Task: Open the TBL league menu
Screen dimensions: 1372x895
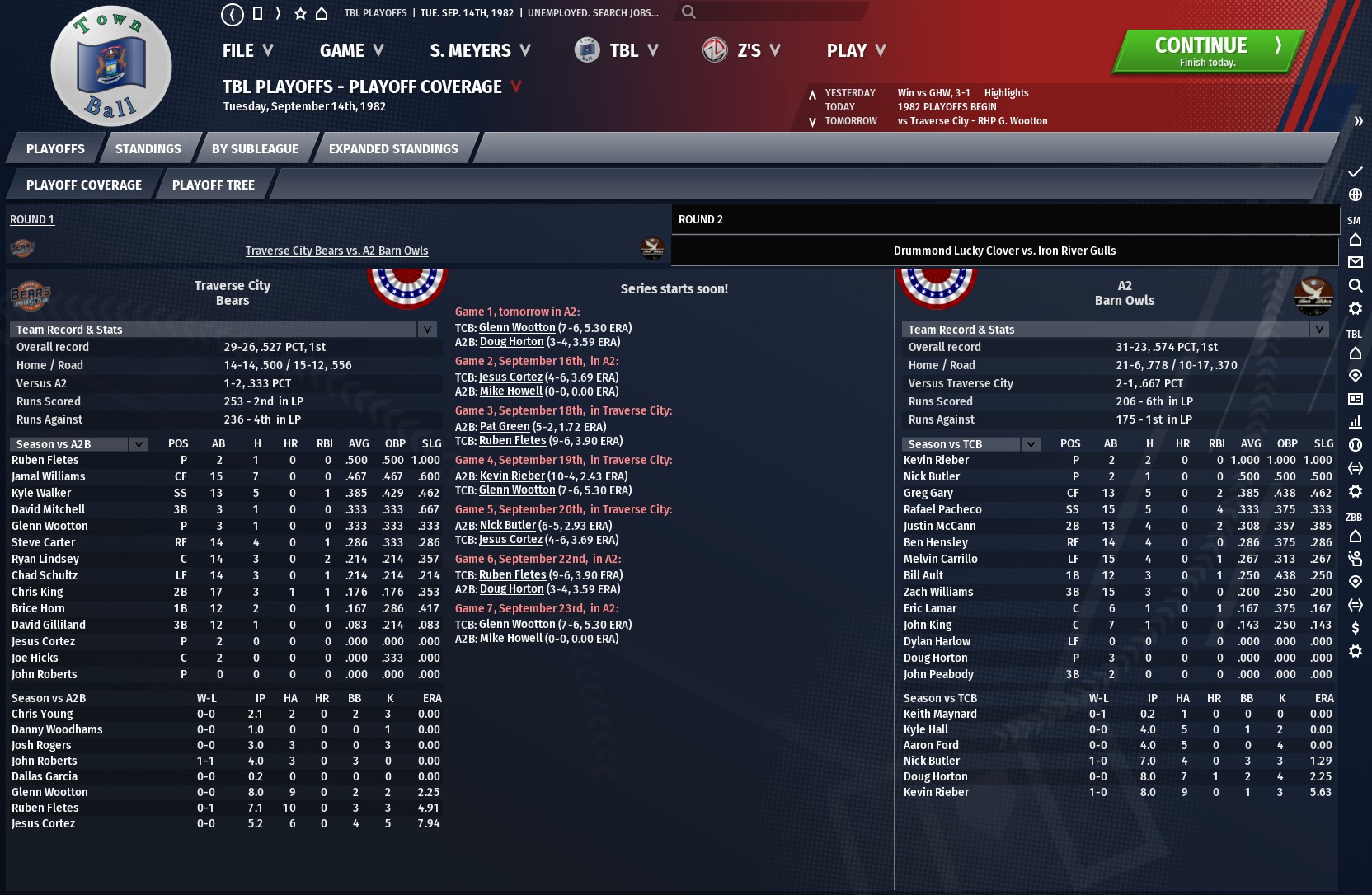Action: pyautogui.click(x=618, y=51)
